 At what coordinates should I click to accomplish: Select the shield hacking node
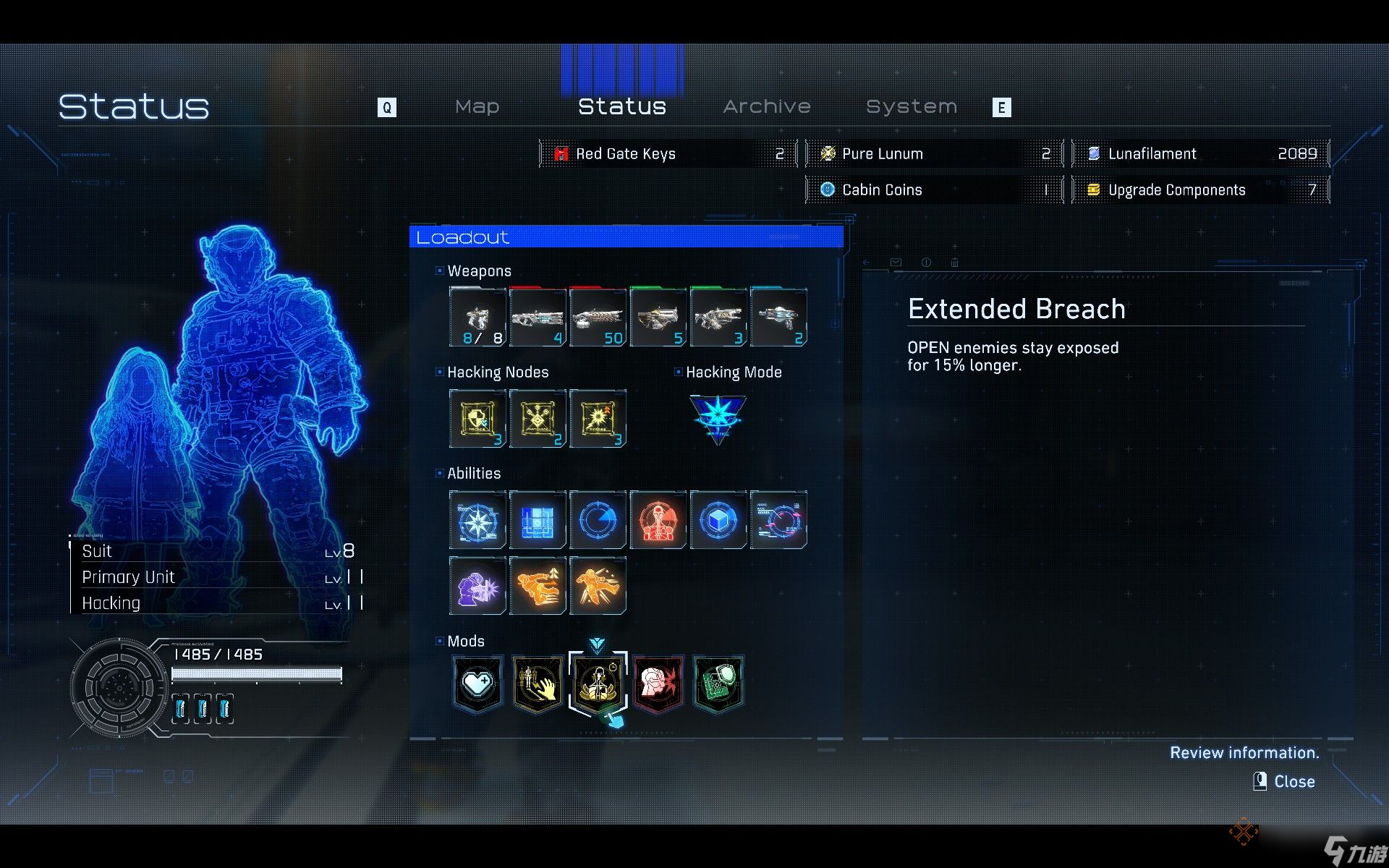[x=477, y=419]
